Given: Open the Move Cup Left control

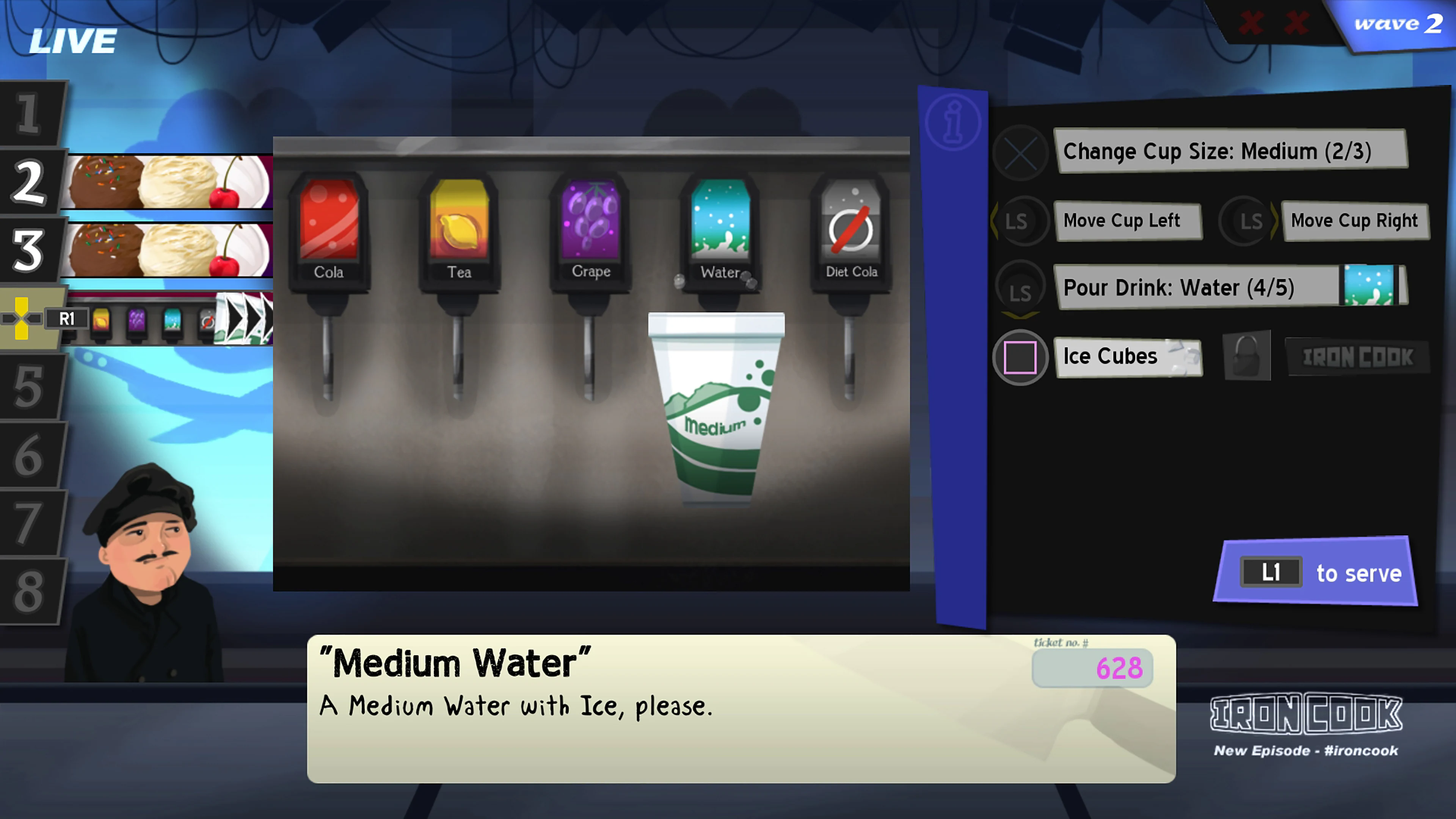Looking at the screenshot, I should point(1129,220).
